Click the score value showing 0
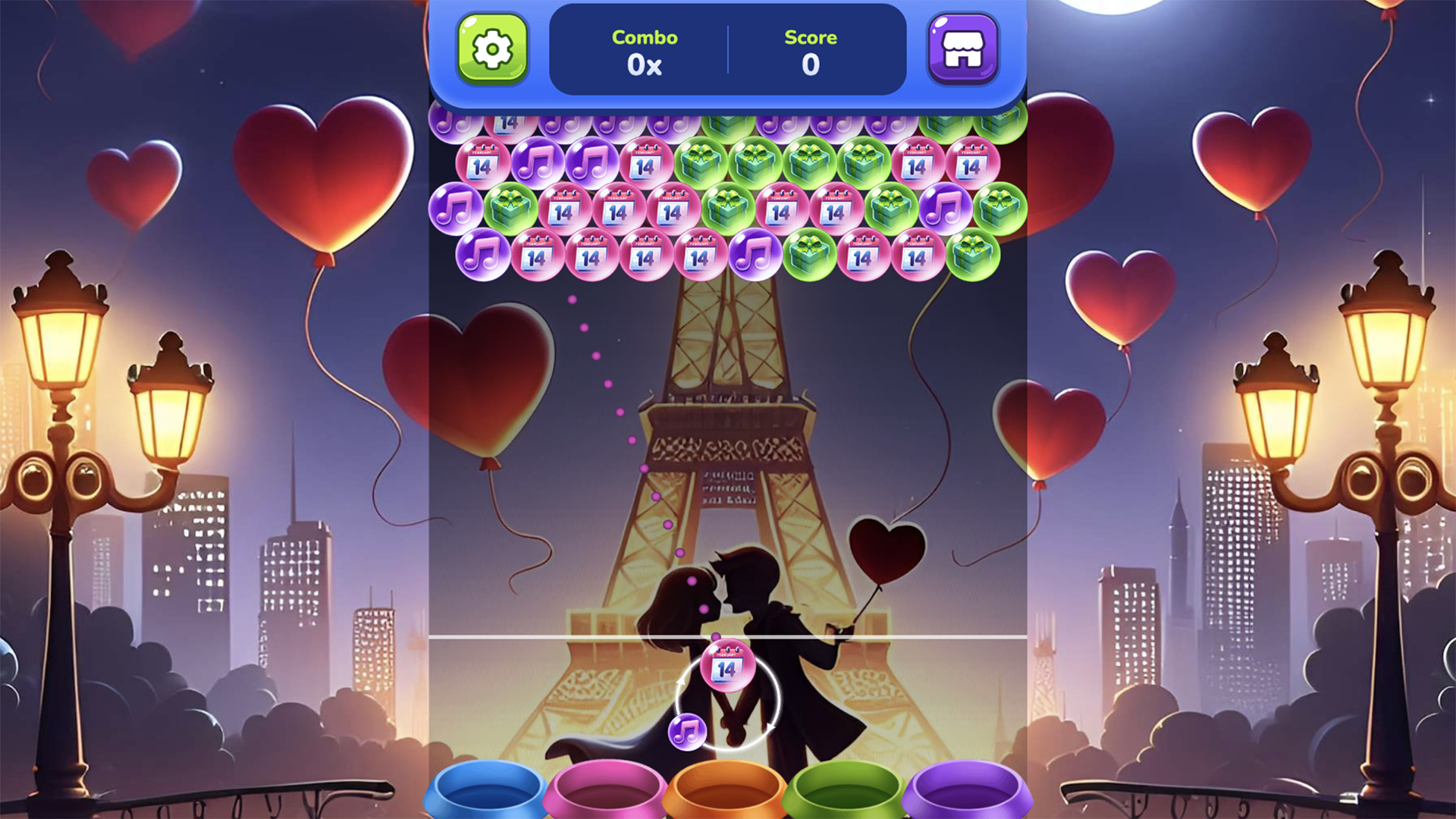 pyautogui.click(x=811, y=65)
